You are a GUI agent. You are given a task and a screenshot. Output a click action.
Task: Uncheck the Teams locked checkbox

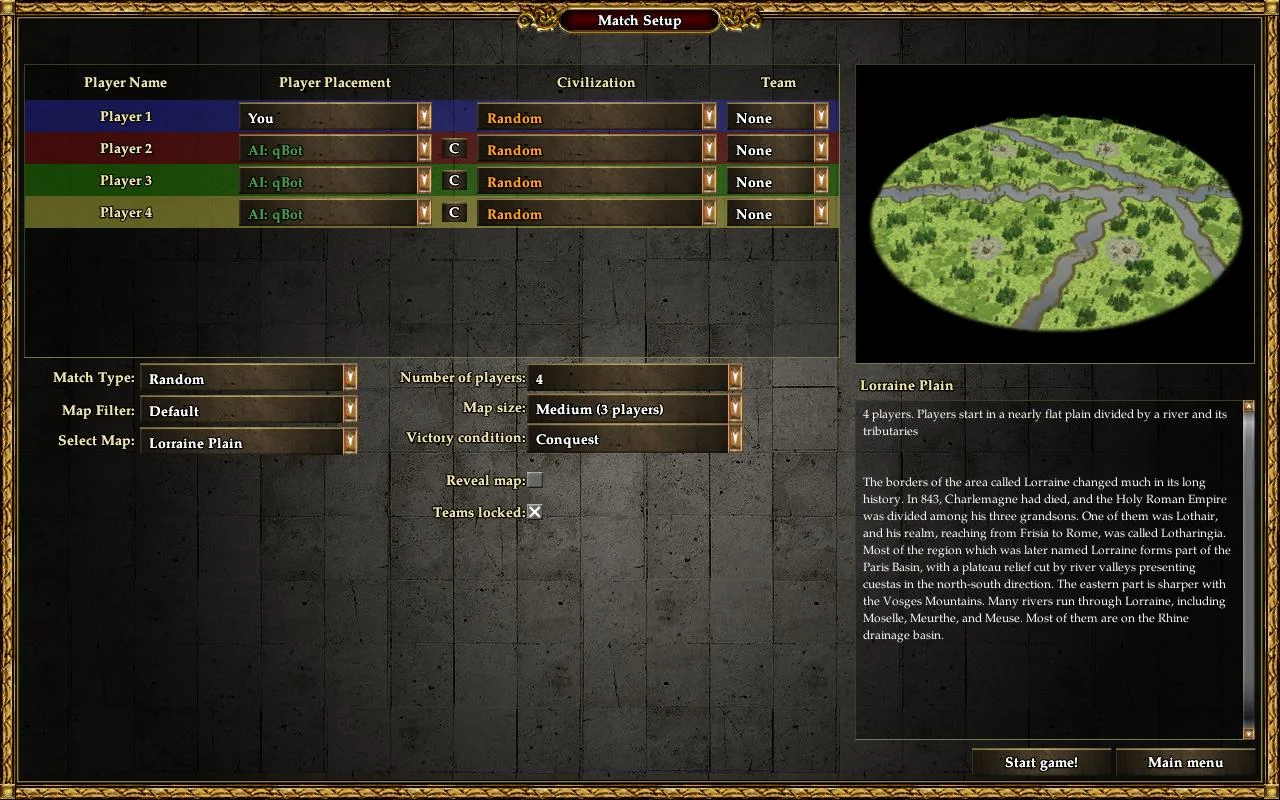tap(535, 512)
